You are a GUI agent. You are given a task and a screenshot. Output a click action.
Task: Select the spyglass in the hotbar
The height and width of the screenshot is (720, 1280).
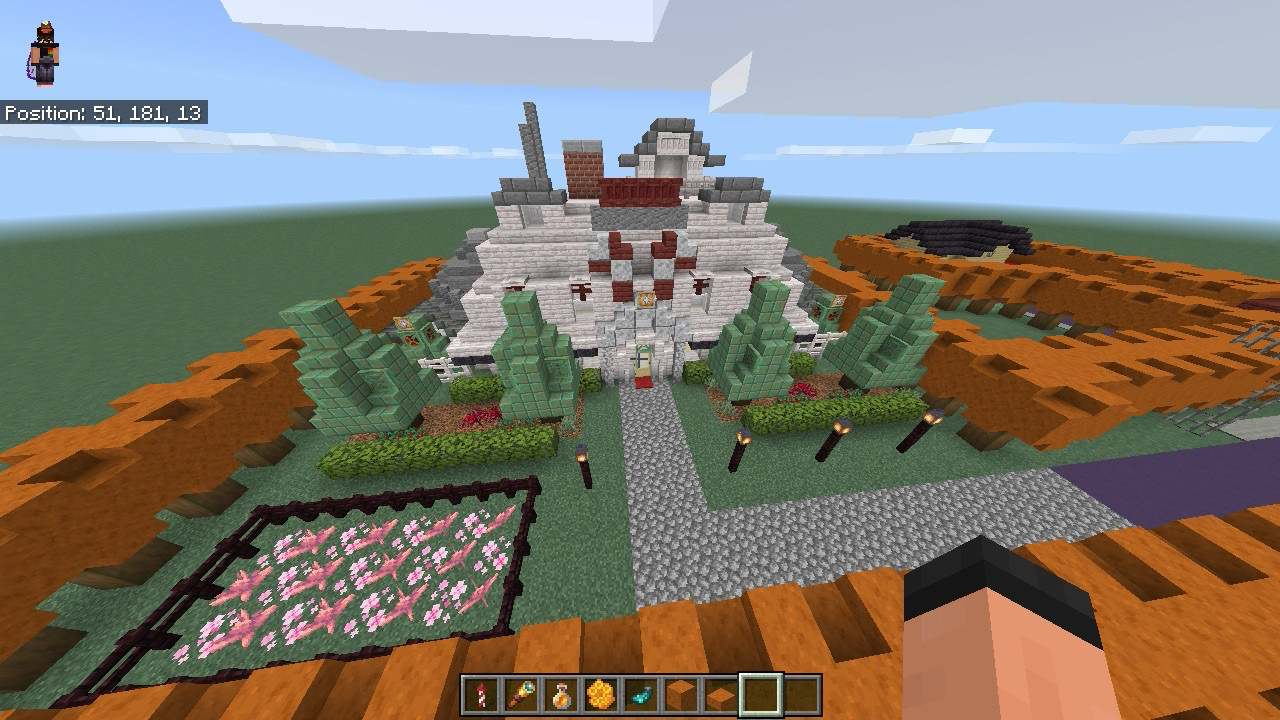(520, 695)
